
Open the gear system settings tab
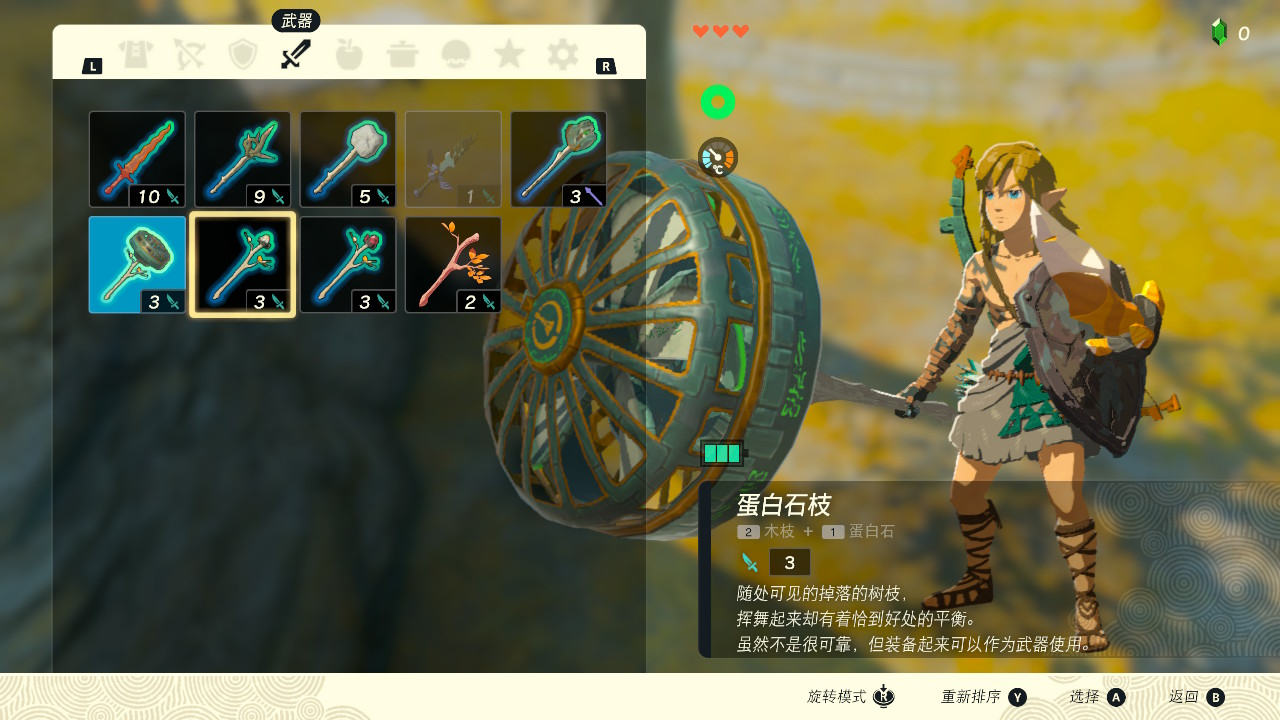click(562, 54)
